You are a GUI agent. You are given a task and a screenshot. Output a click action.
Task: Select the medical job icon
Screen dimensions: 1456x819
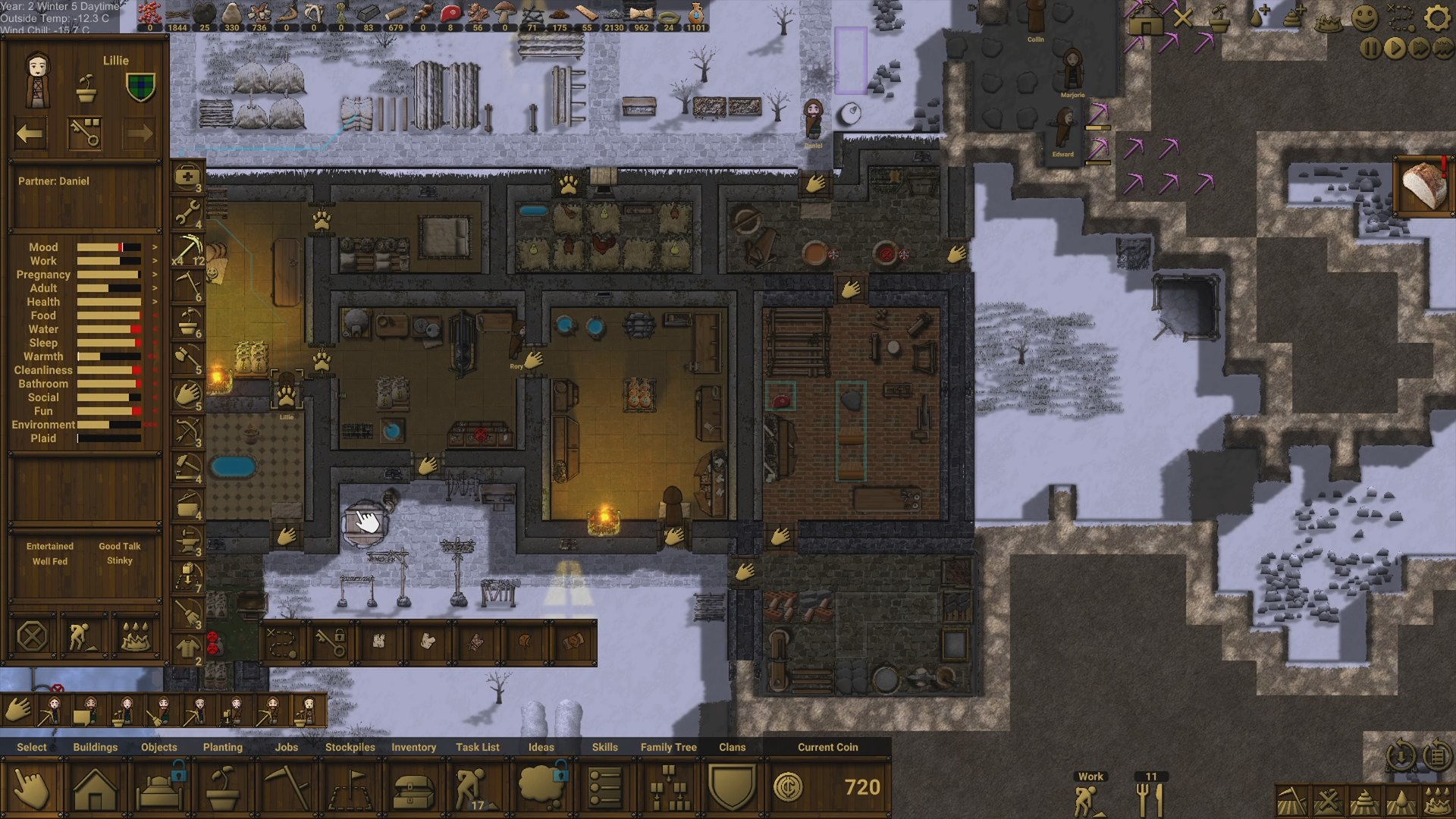pos(187,177)
